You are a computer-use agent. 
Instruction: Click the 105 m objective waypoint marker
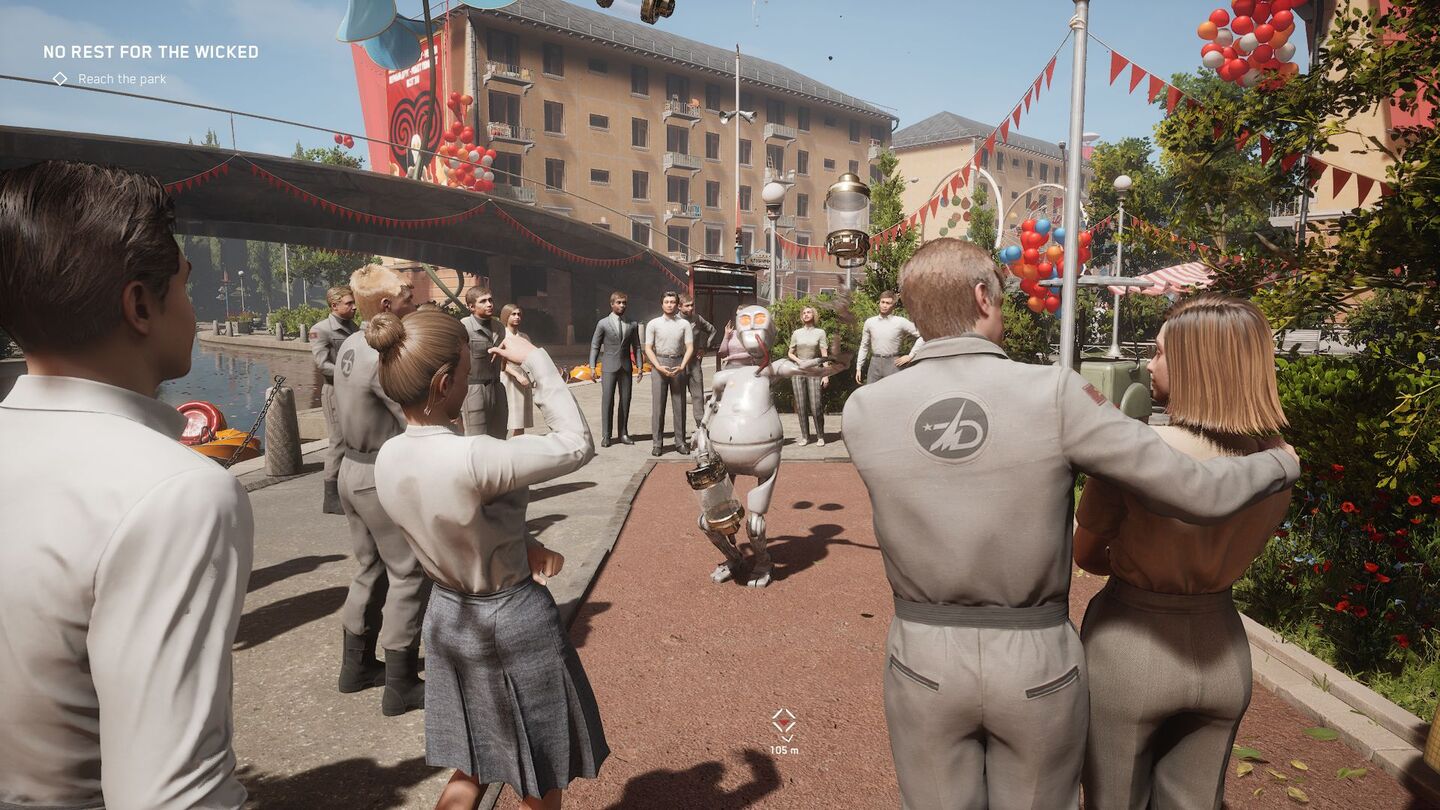784,725
